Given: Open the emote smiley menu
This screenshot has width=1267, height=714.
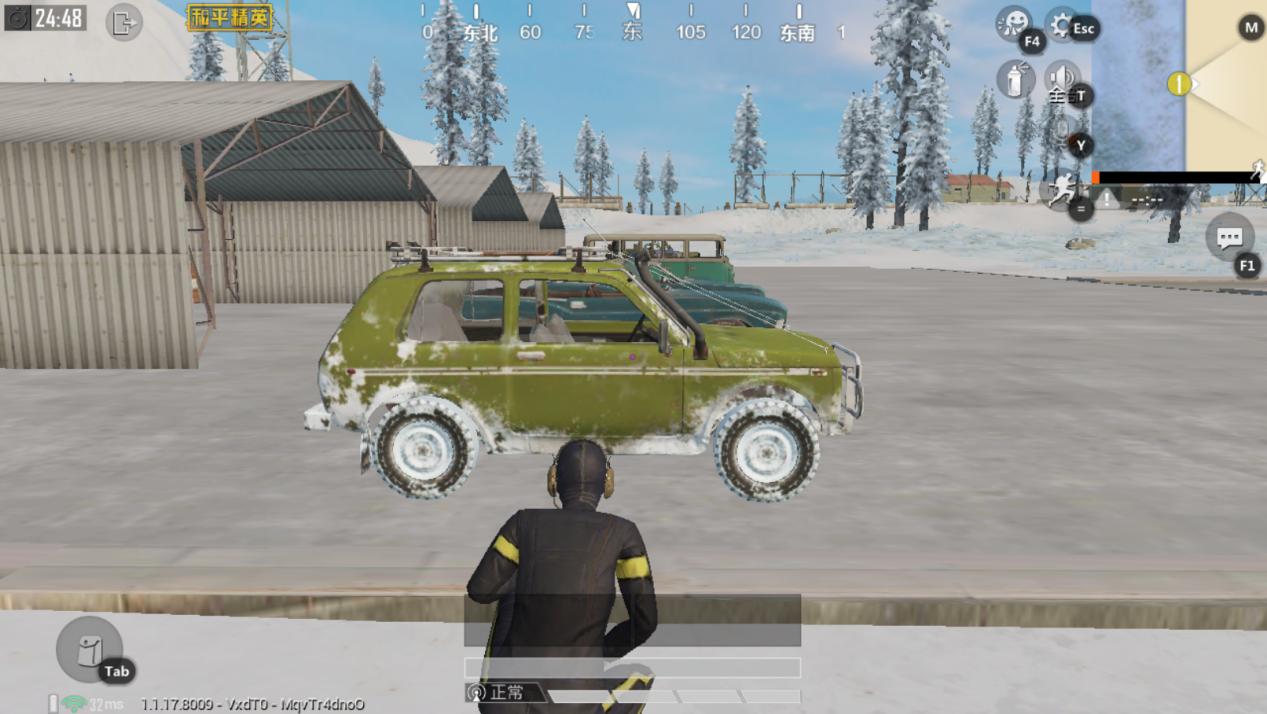Looking at the screenshot, I should click(1013, 24).
